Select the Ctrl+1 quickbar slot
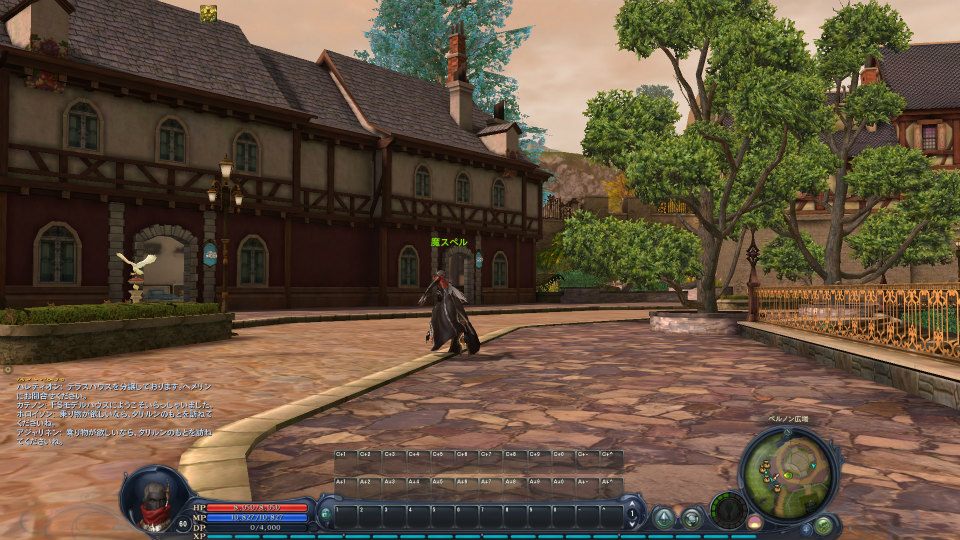The width and height of the screenshot is (960, 540). pyautogui.click(x=344, y=460)
